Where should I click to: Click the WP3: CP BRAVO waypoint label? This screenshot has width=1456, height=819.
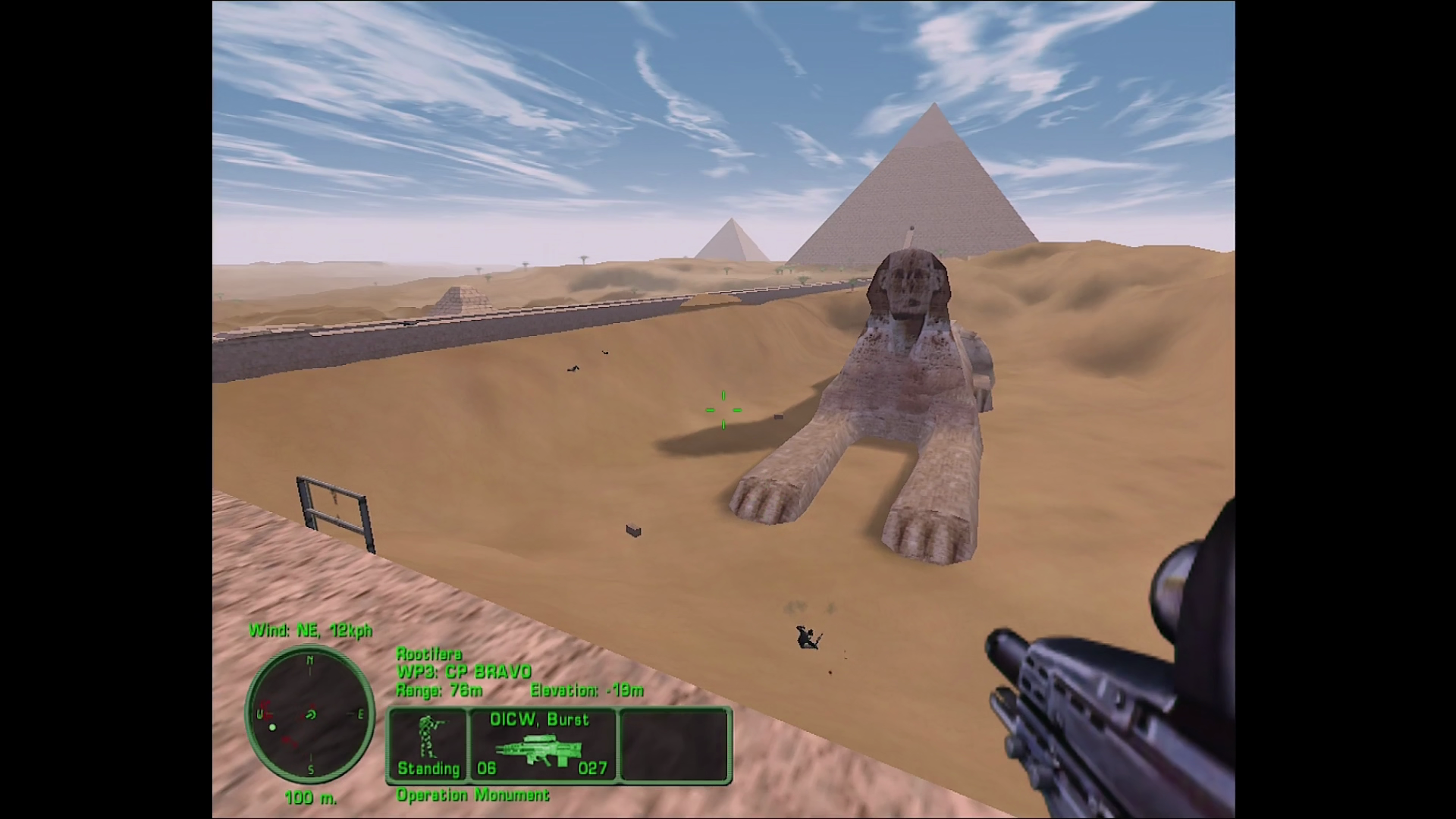coord(463,672)
